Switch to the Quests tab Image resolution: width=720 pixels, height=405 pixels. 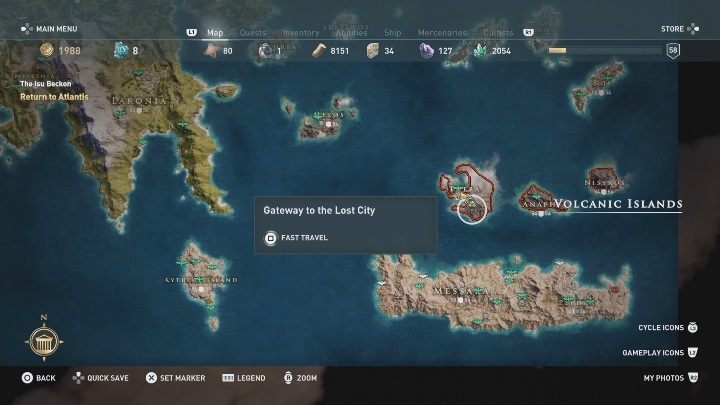tap(252, 32)
